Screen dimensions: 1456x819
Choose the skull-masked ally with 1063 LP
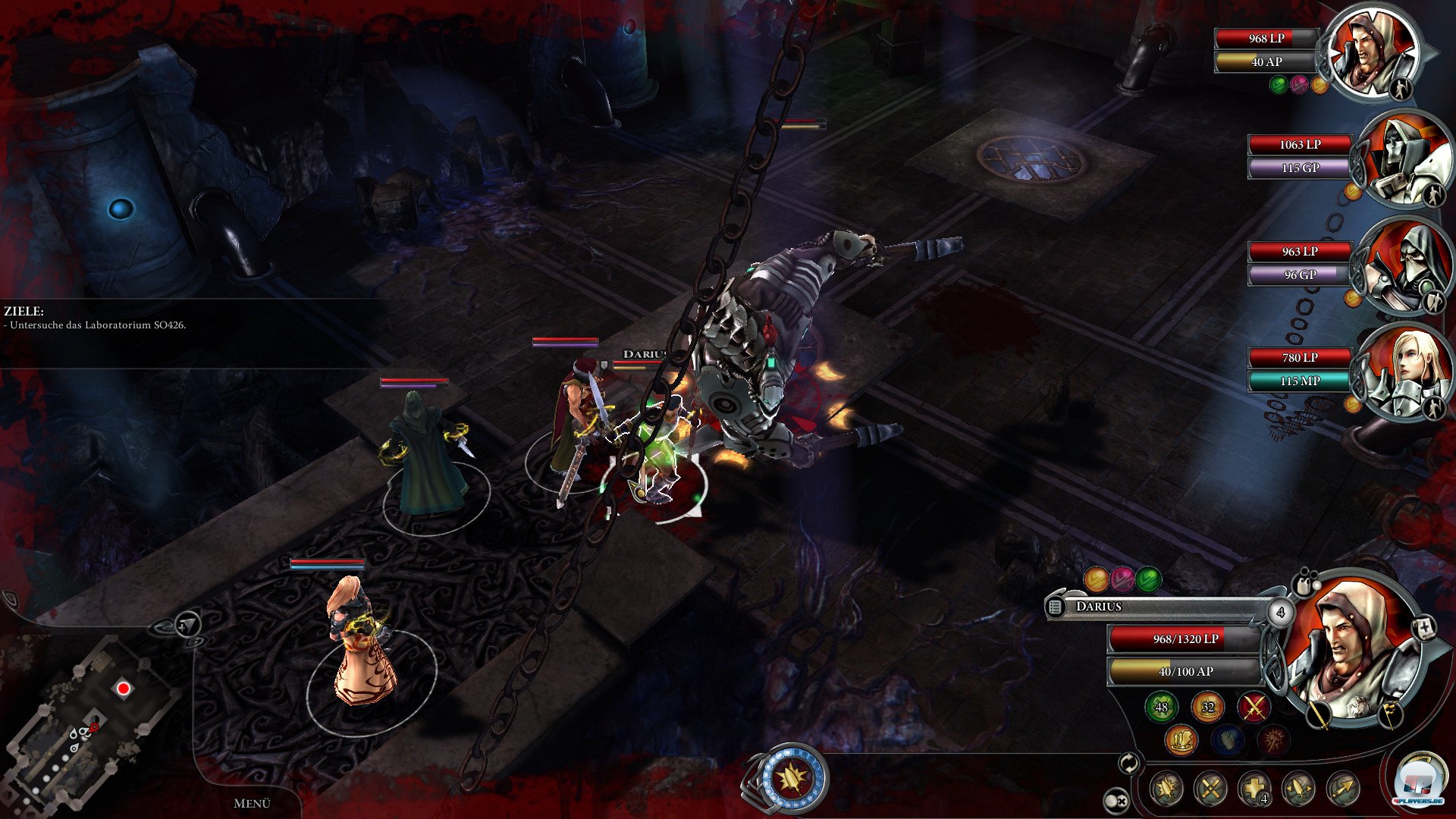coord(1401,158)
